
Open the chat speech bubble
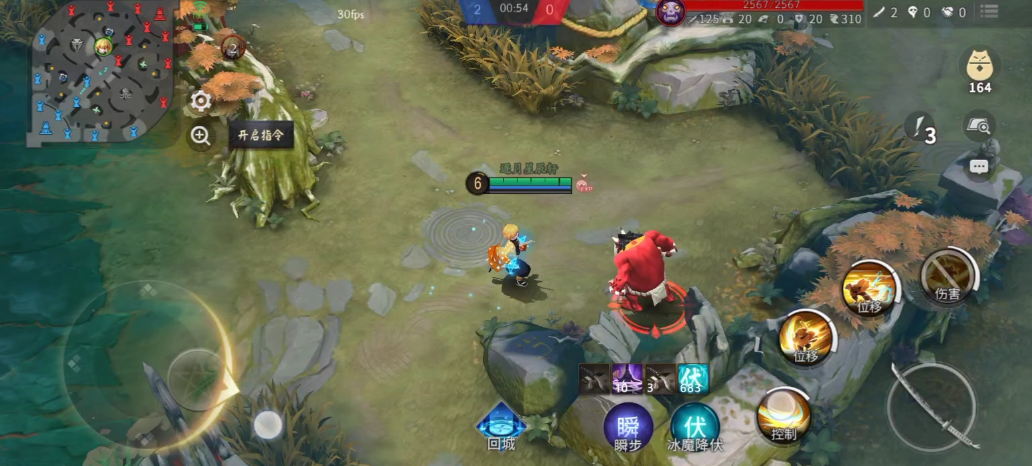(979, 166)
